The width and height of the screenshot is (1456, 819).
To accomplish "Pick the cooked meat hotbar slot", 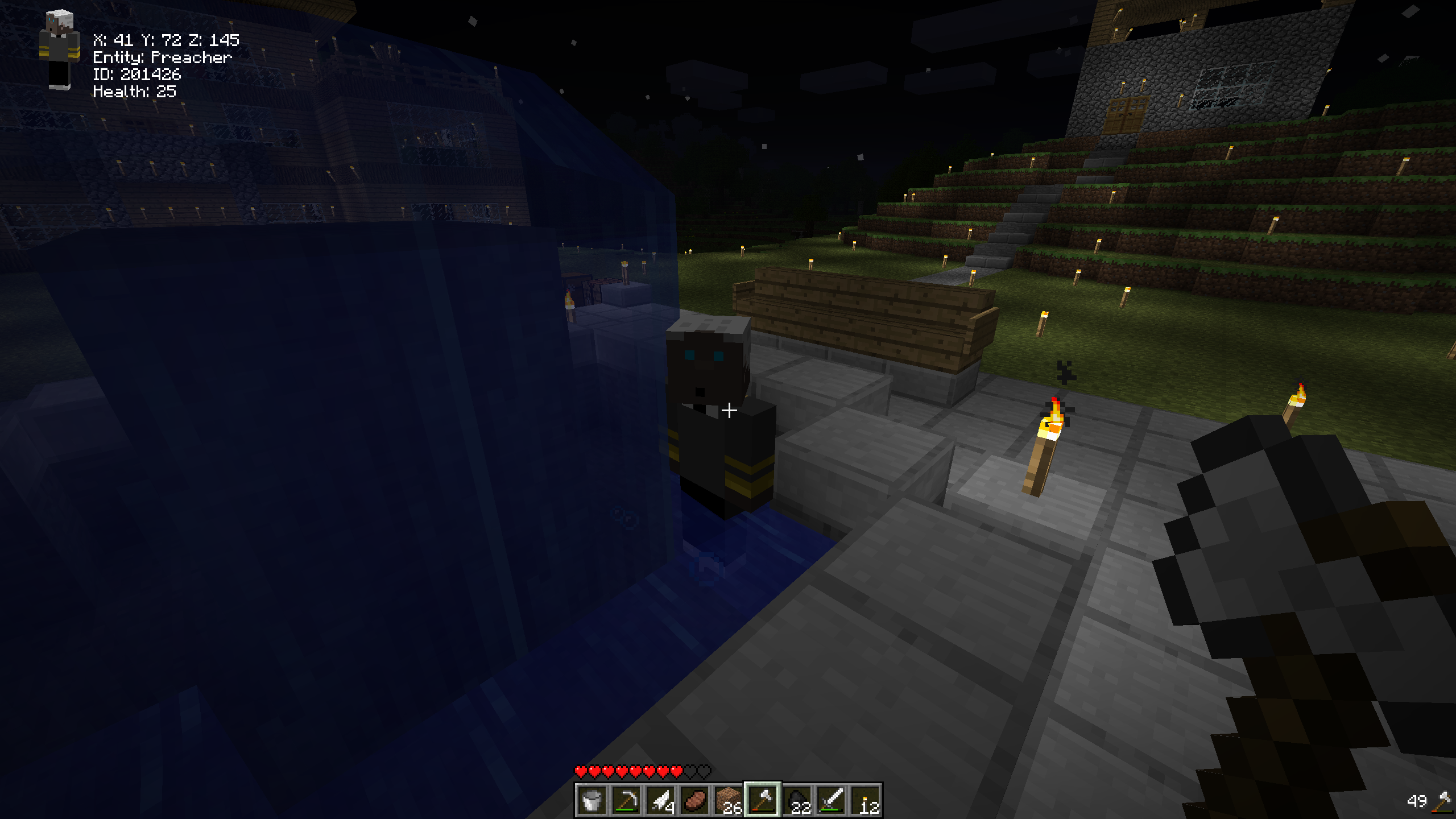I will [694, 800].
